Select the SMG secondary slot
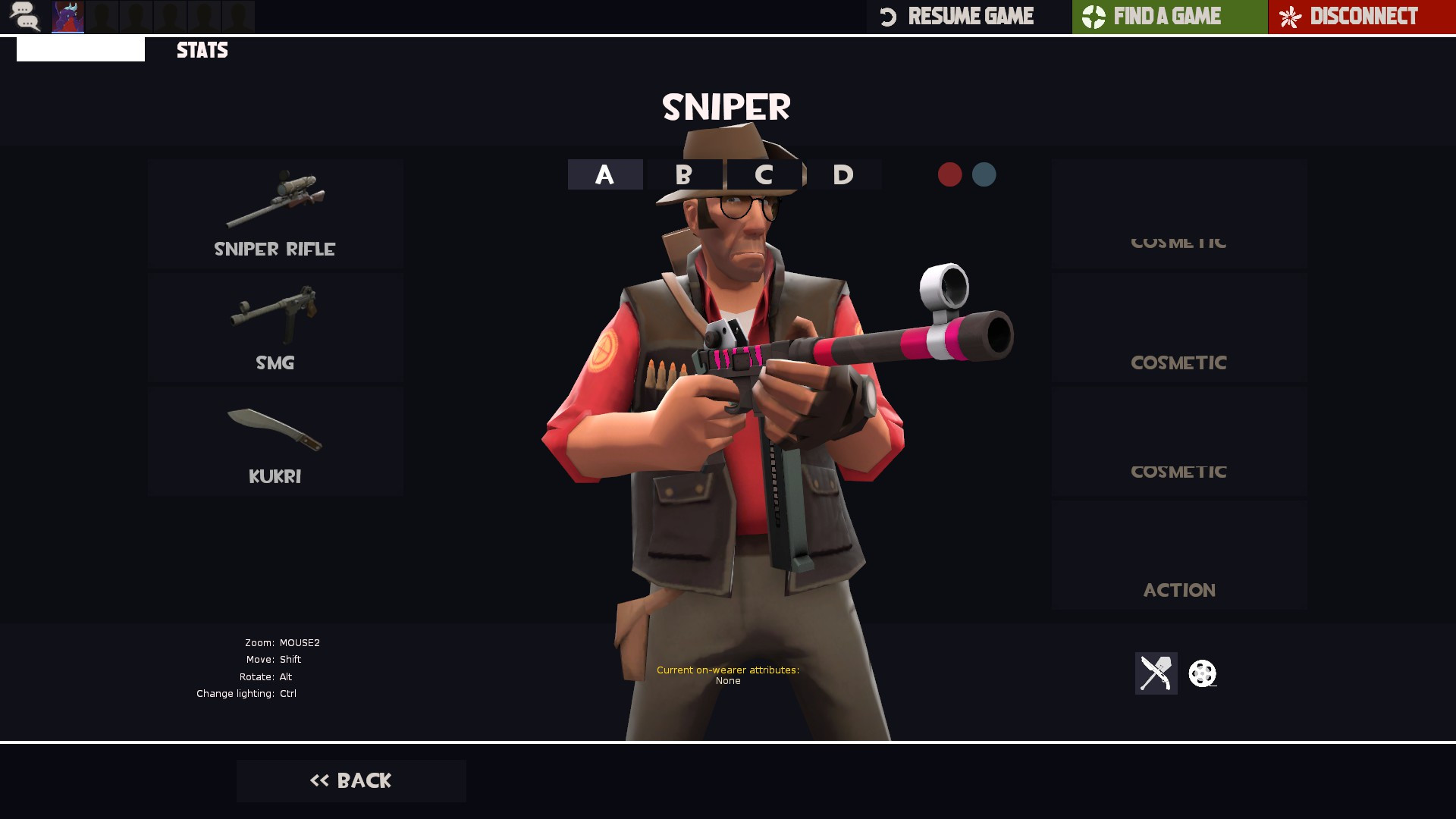Screen dimensions: 1456x819 [x=275, y=328]
